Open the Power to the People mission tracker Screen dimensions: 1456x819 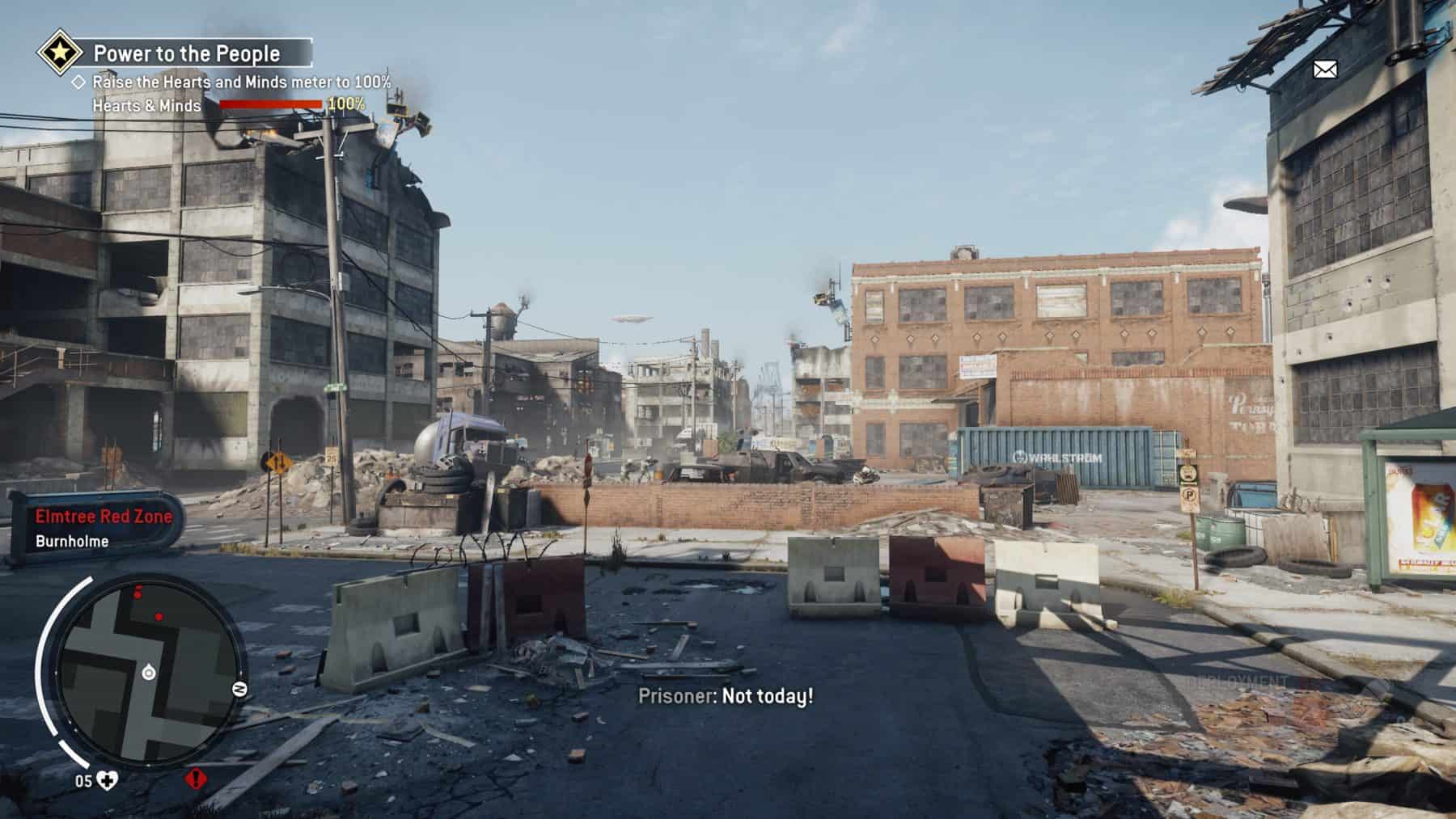point(187,54)
